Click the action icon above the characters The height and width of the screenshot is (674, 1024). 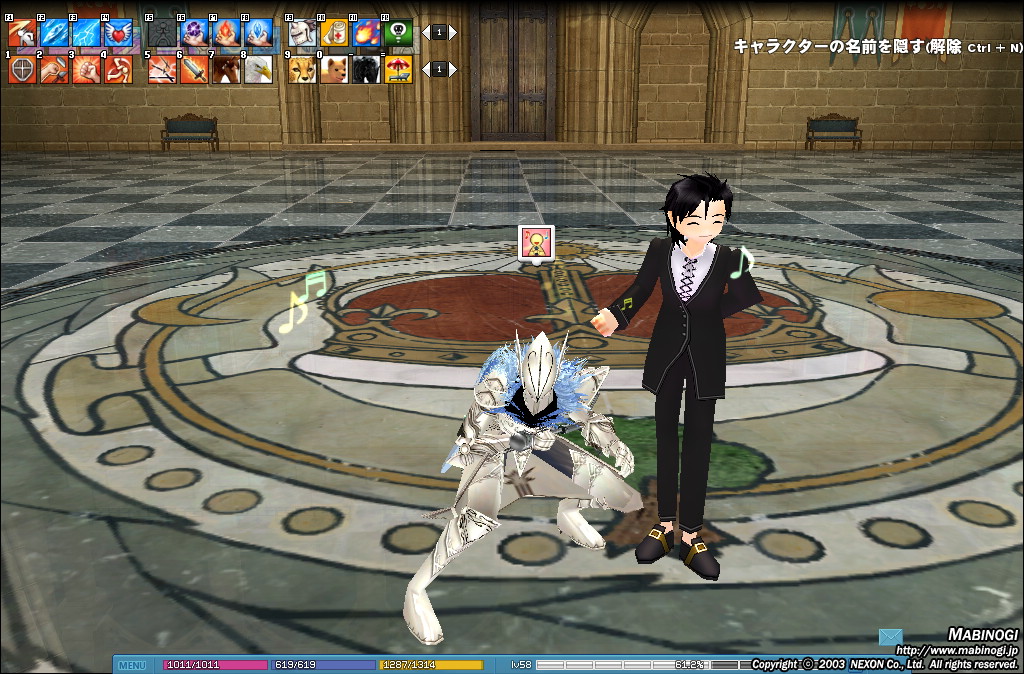point(535,242)
